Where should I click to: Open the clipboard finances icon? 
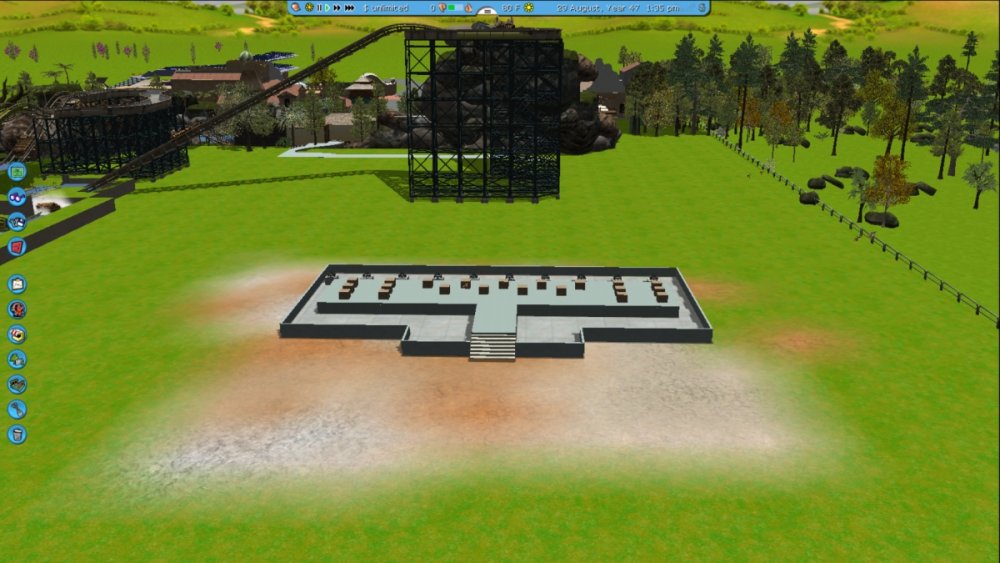pyautogui.click(x=17, y=284)
